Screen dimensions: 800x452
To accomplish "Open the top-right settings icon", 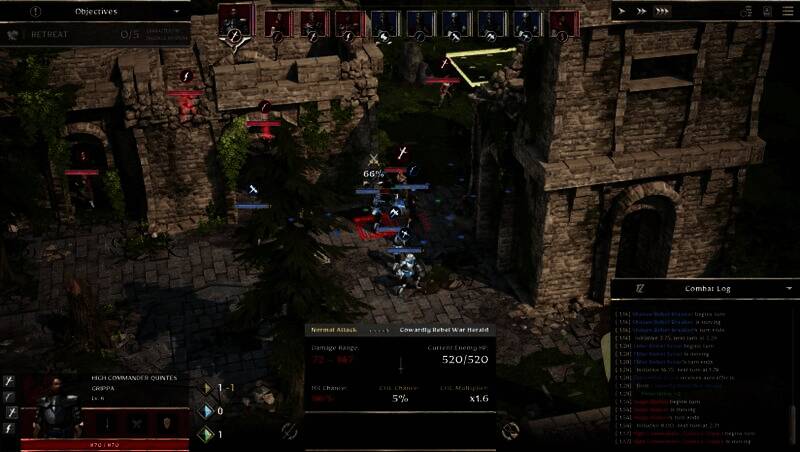I will [787, 12].
